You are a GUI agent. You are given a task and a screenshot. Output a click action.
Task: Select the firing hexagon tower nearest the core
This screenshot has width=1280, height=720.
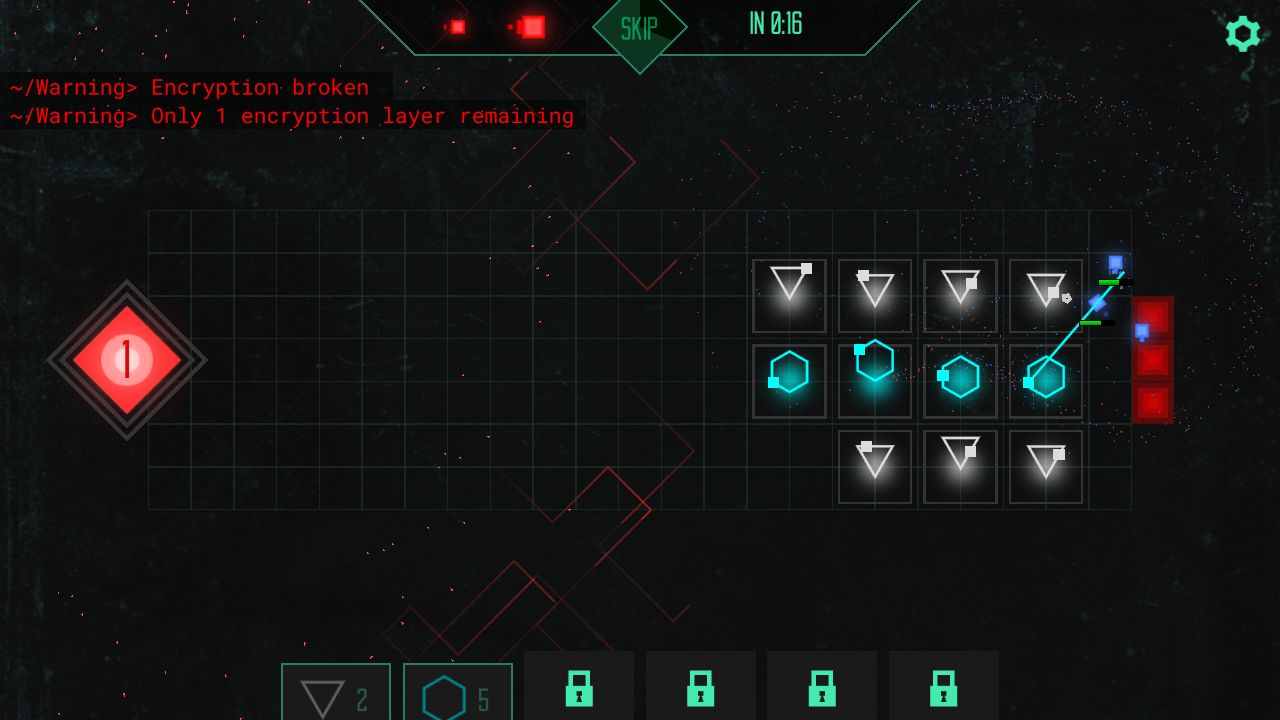(x=1045, y=380)
